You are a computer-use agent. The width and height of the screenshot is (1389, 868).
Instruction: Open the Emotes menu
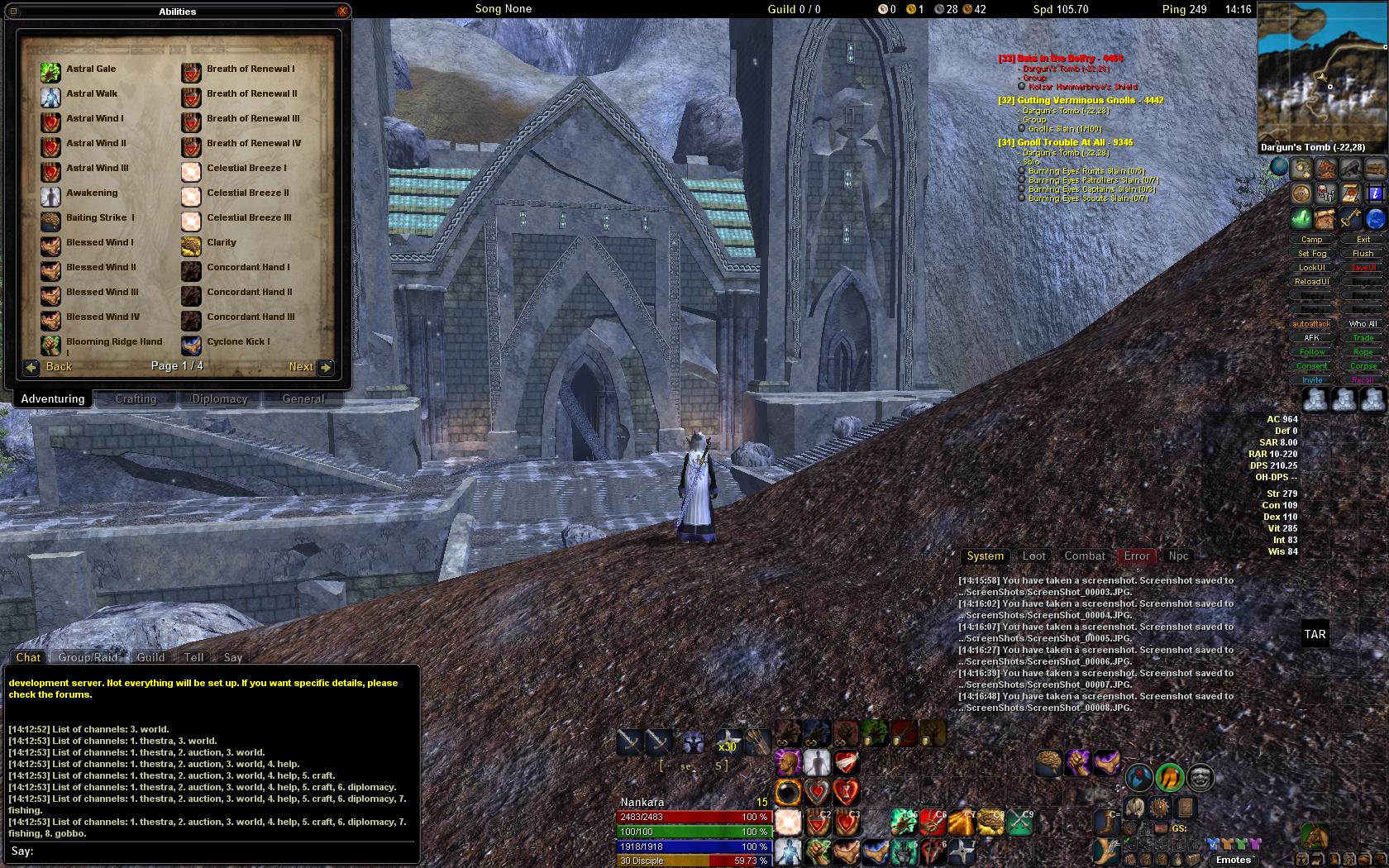point(1234,860)
